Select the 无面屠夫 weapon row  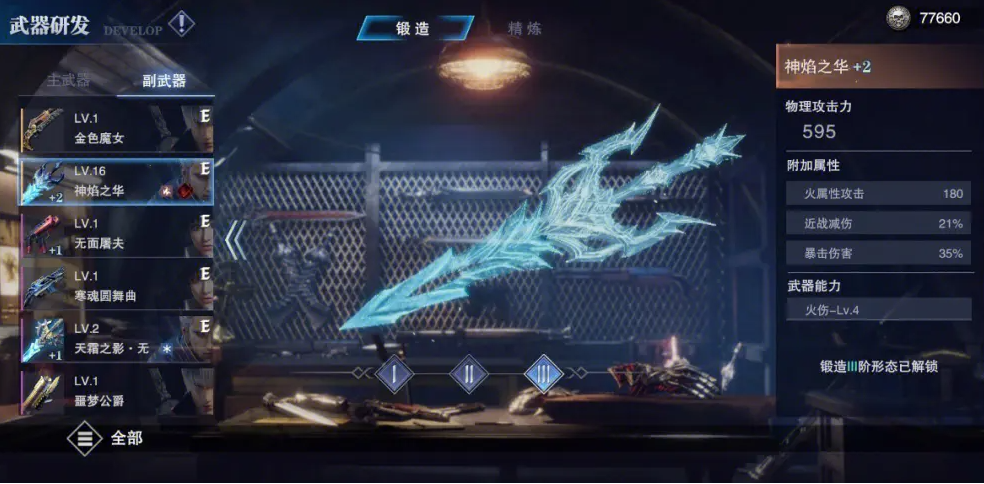coord(116,233)
